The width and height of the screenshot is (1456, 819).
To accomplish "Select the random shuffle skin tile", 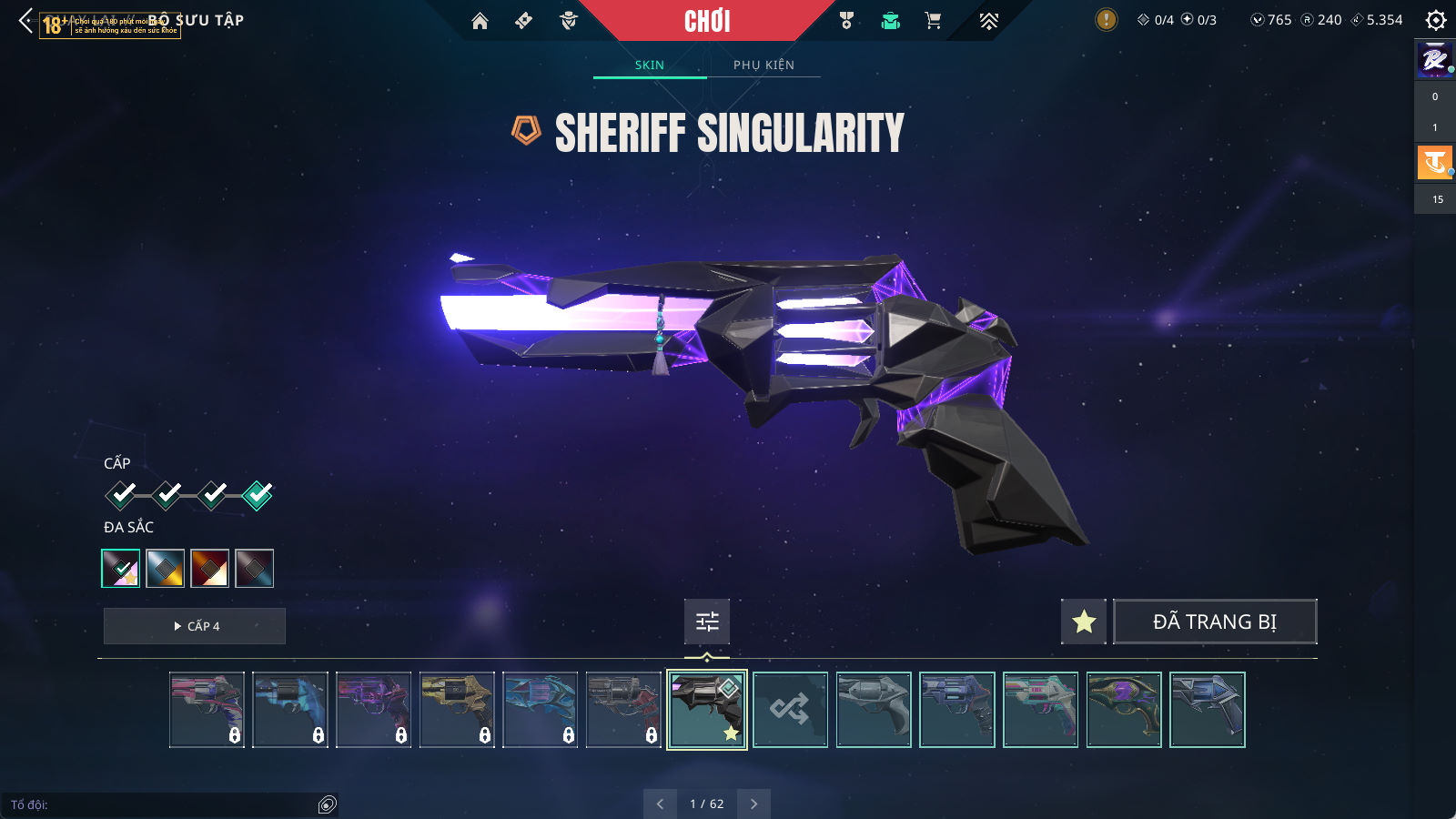I will (x=790, y=710).
